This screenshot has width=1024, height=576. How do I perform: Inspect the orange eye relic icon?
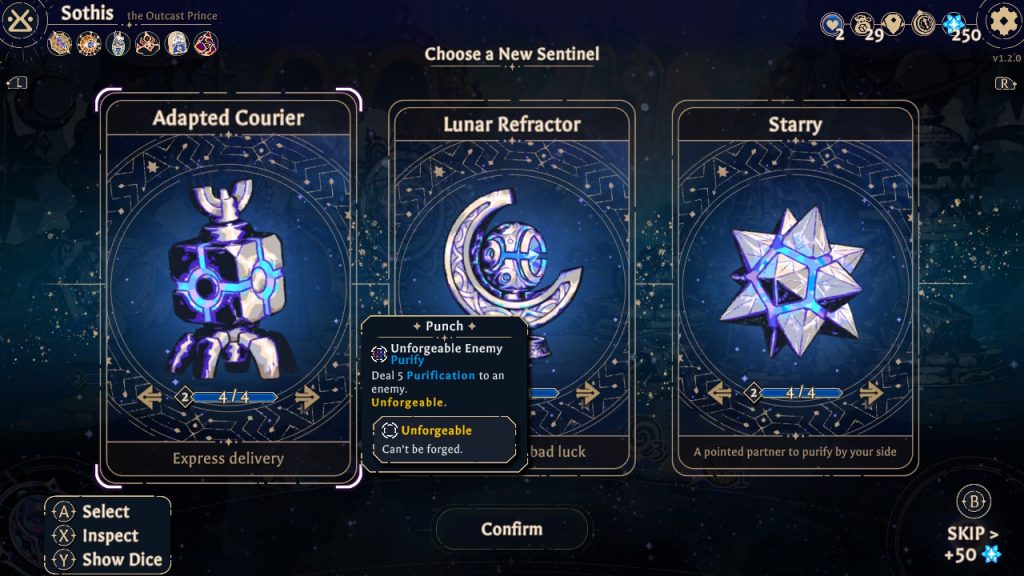(89, 43)
